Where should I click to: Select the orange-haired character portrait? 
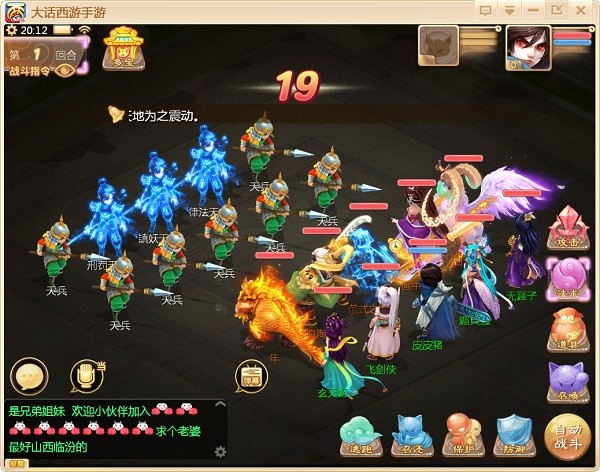pos(527,45)
